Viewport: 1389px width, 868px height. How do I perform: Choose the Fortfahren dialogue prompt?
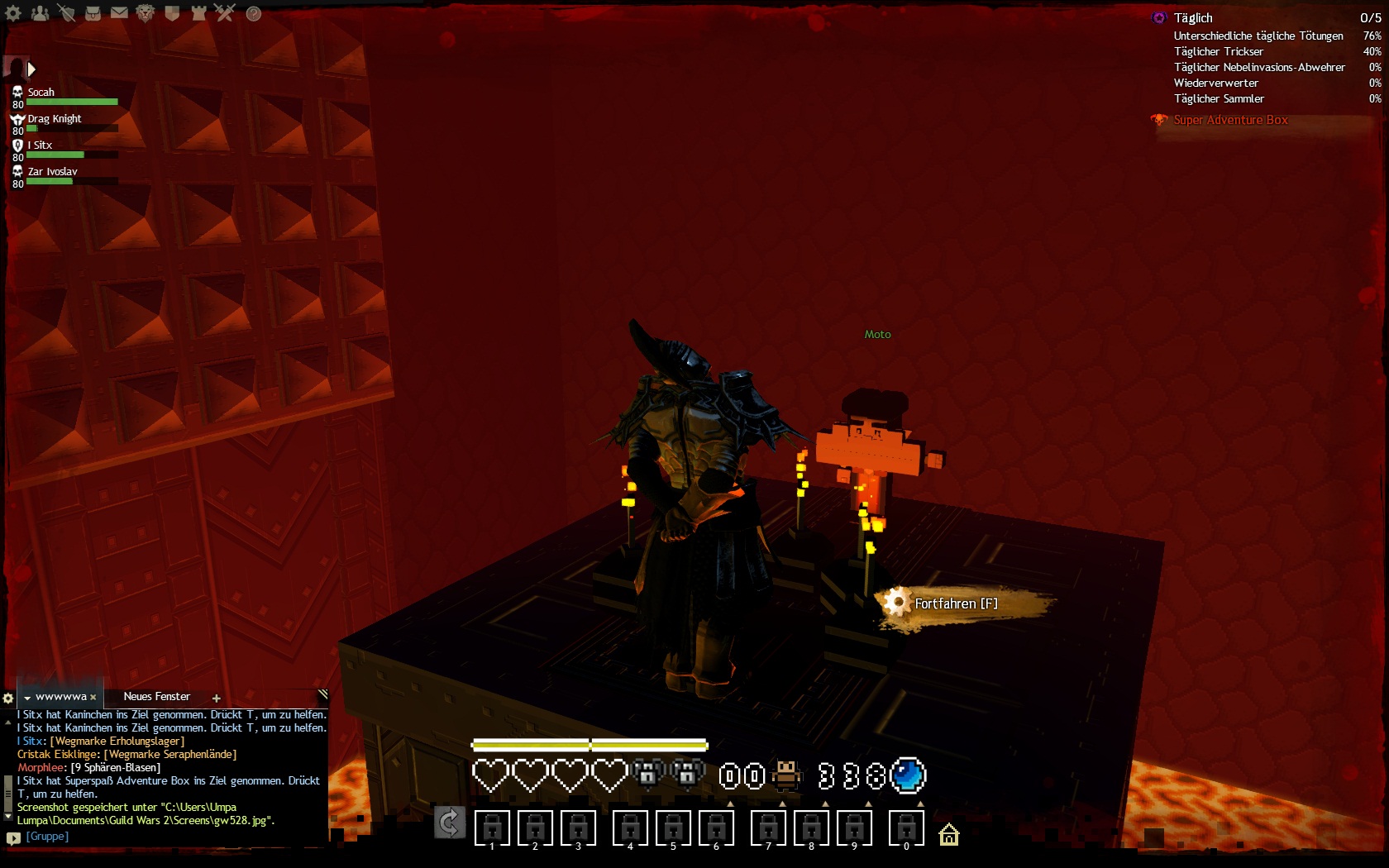pyautogui.click(x=955, y=603)
